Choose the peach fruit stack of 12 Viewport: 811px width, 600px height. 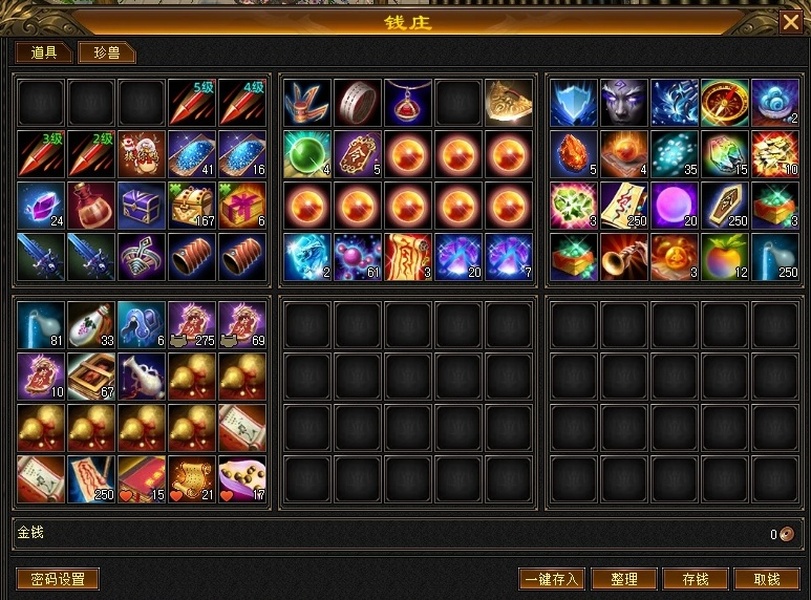(x=725, y=255)
